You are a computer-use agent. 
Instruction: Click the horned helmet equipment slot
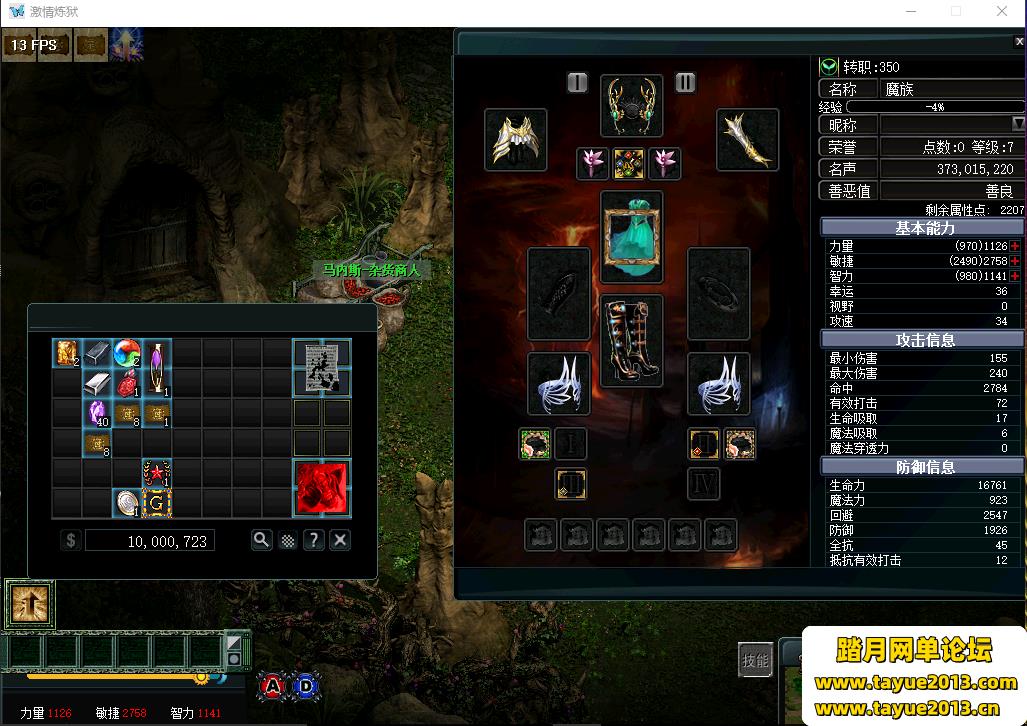click(631, 105)
